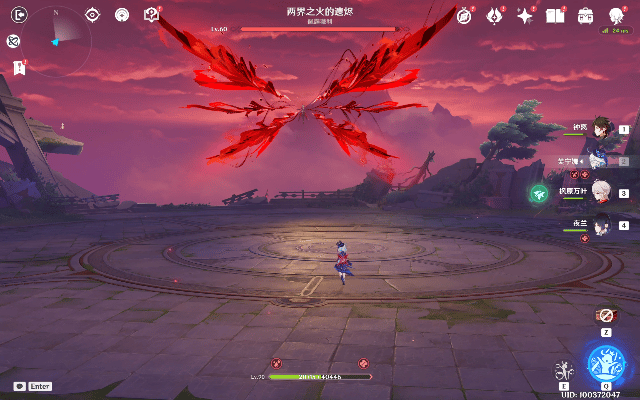Activate the glowing blue elemental burst
The image size is (640, 400).
(606, 362)
